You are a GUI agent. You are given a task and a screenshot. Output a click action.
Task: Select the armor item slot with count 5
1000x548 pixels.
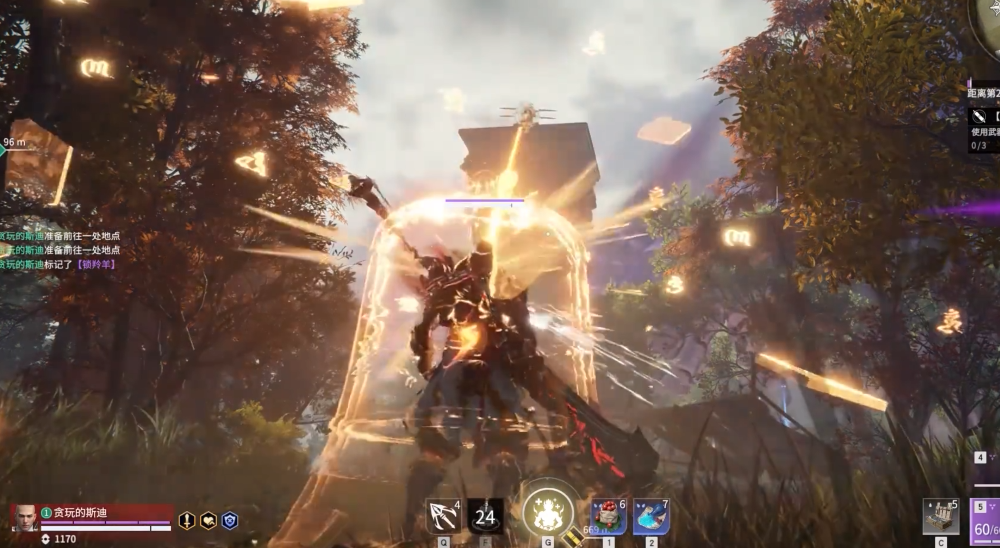click(940, 516)
